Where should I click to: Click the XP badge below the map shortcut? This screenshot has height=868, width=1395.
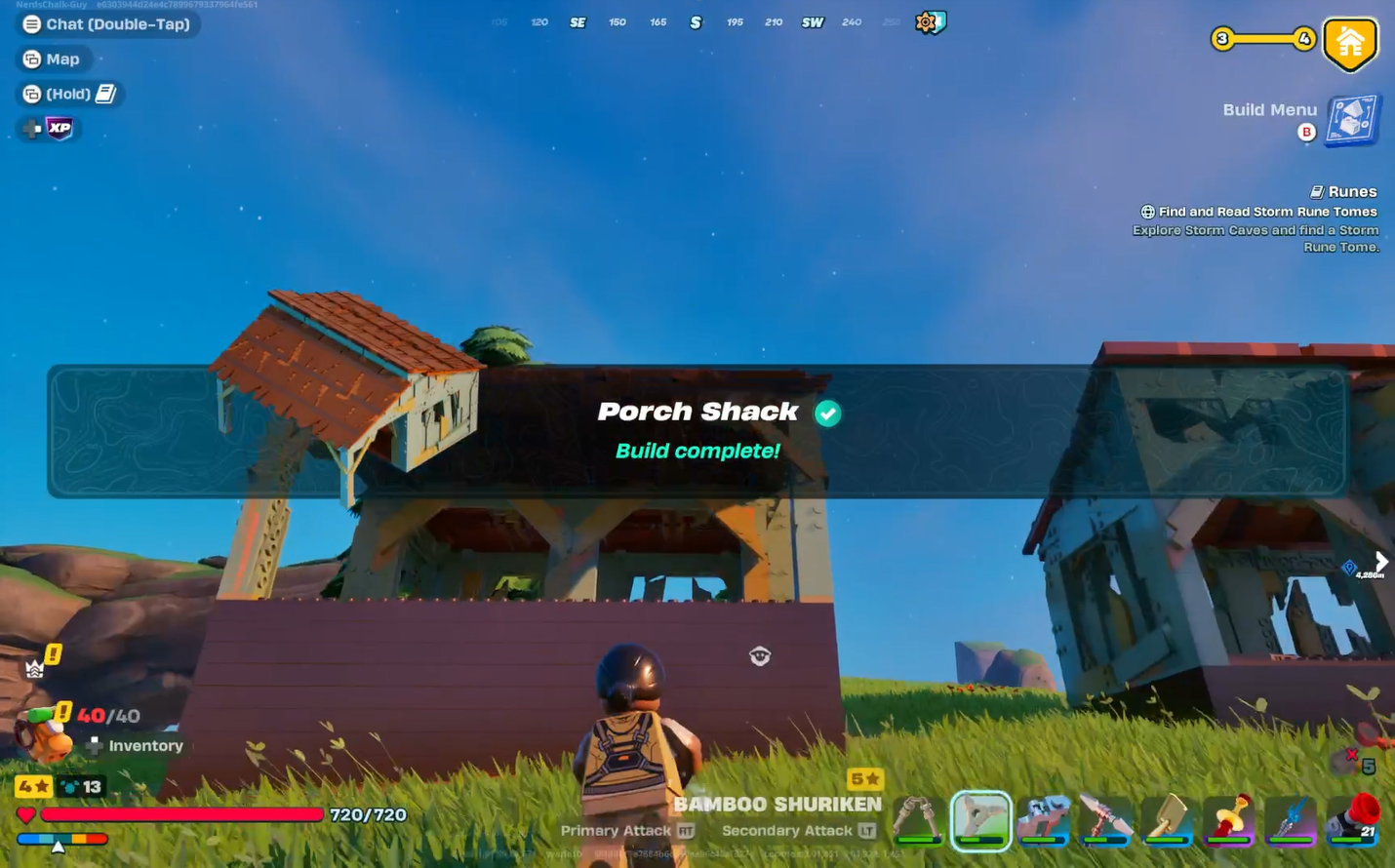pos(58,128)
